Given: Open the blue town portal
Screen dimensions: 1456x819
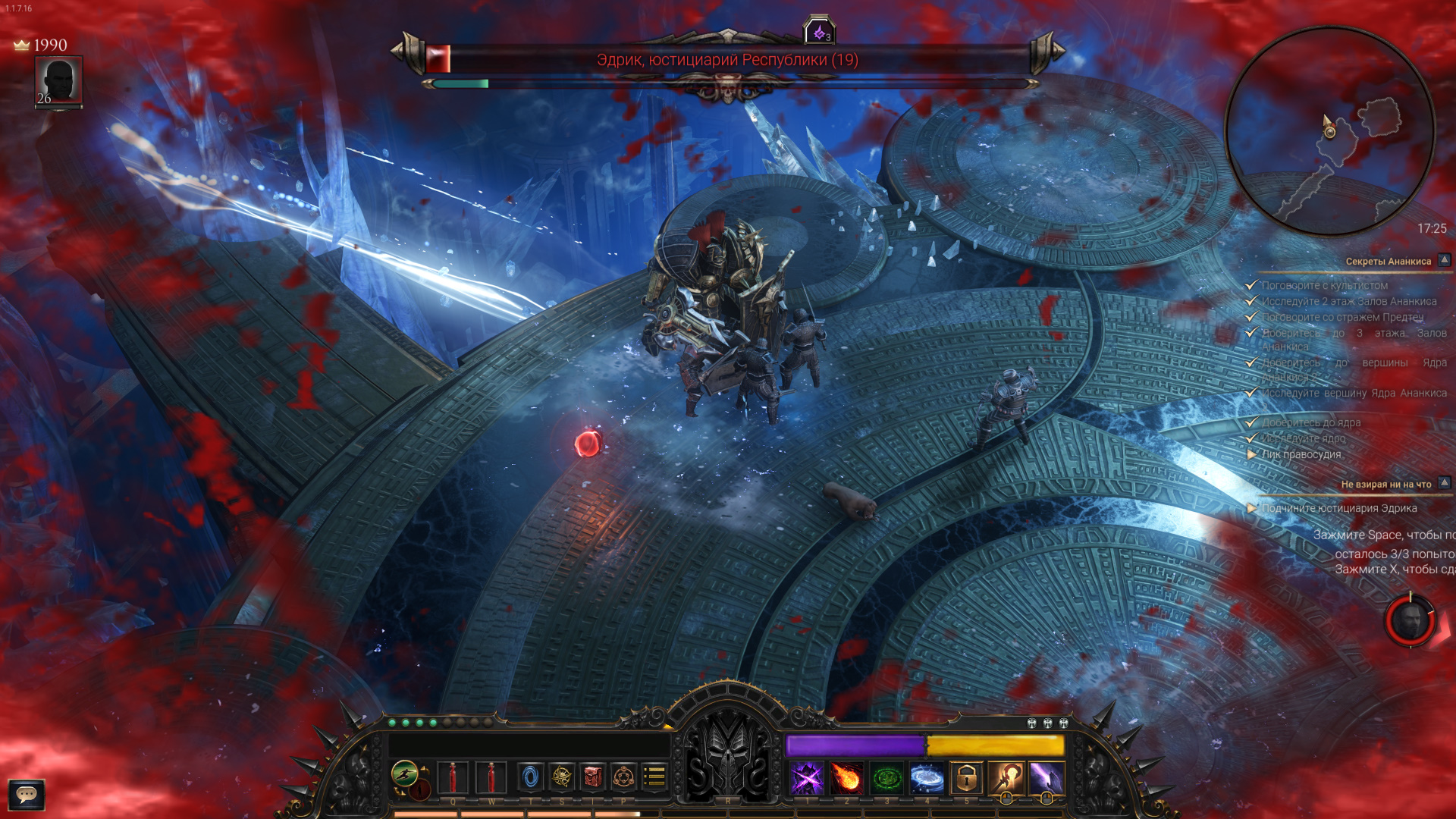Looking at the screenshot, I should pos(530,777).
